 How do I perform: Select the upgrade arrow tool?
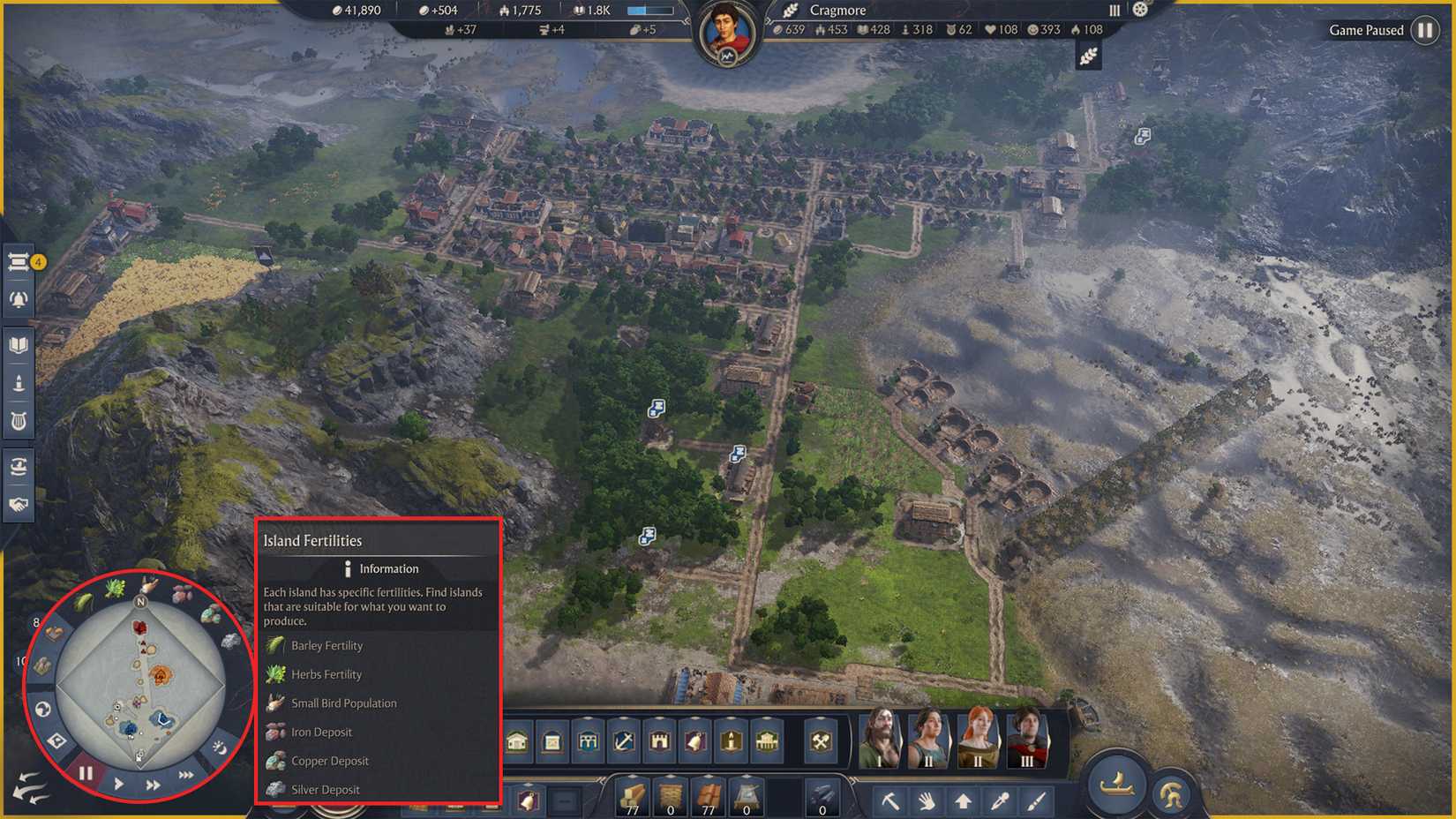pyautogui.click(x=964, y=801)
